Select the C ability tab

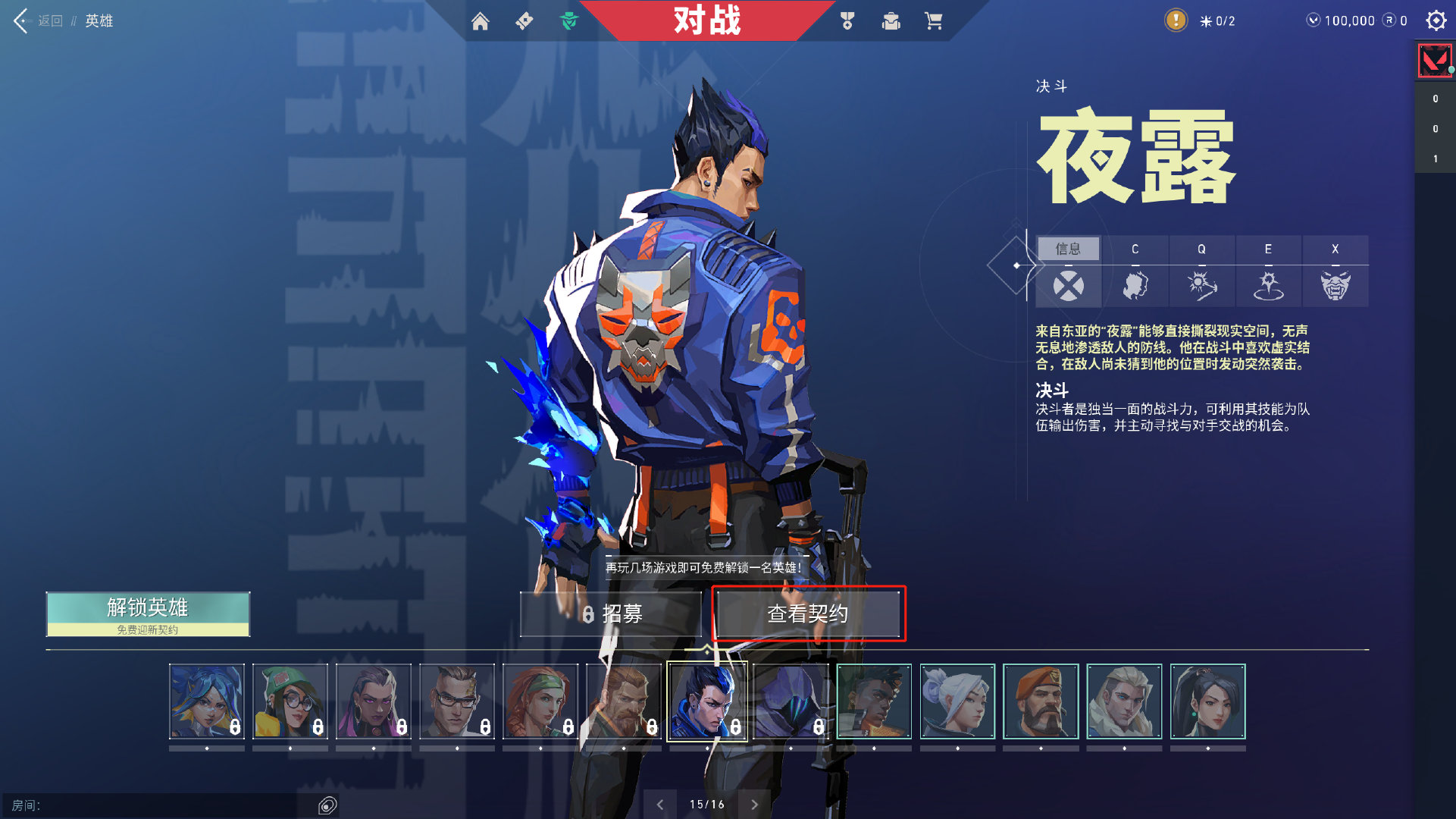click(x=1135, y=249)
